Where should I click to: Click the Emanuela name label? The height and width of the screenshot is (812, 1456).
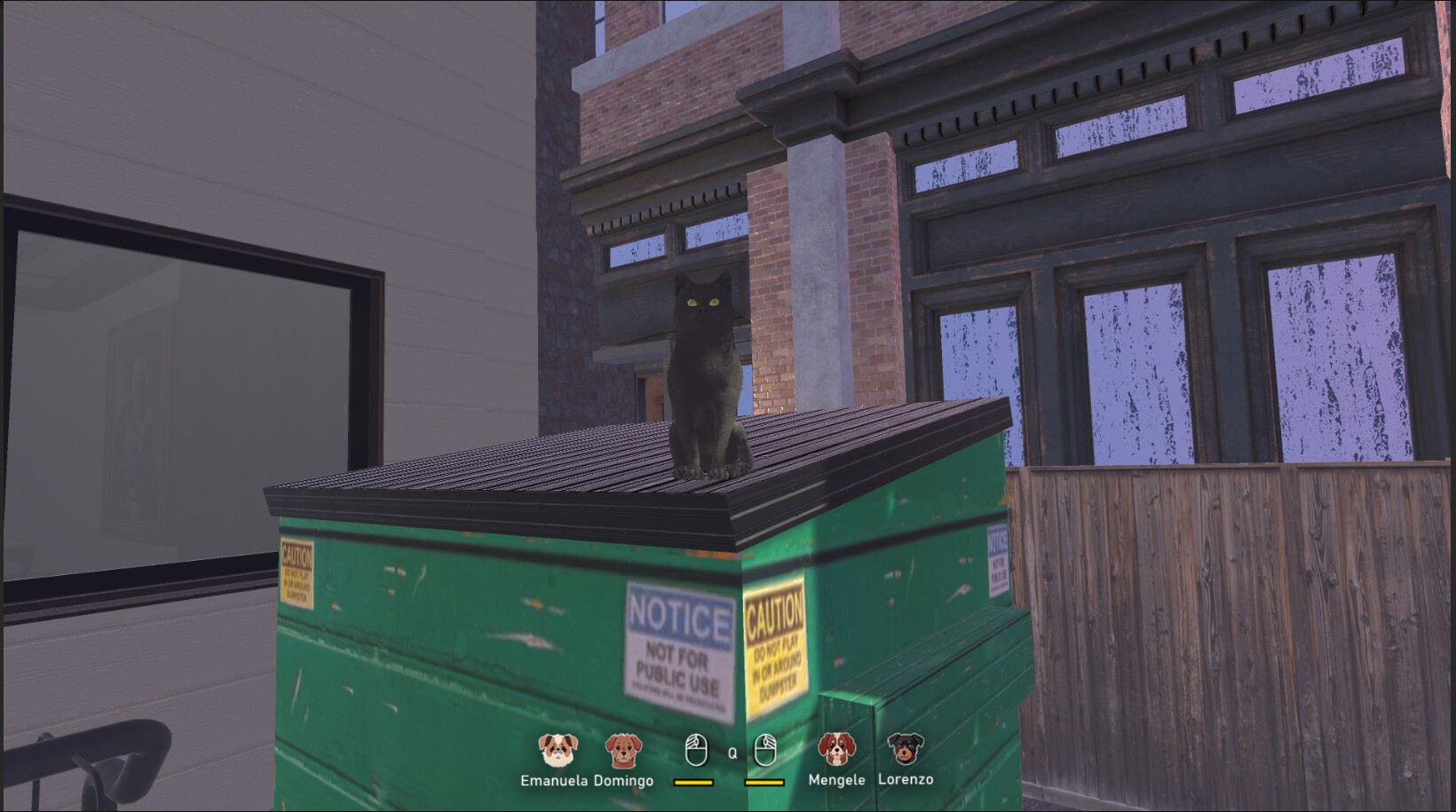tap(555, 782)
